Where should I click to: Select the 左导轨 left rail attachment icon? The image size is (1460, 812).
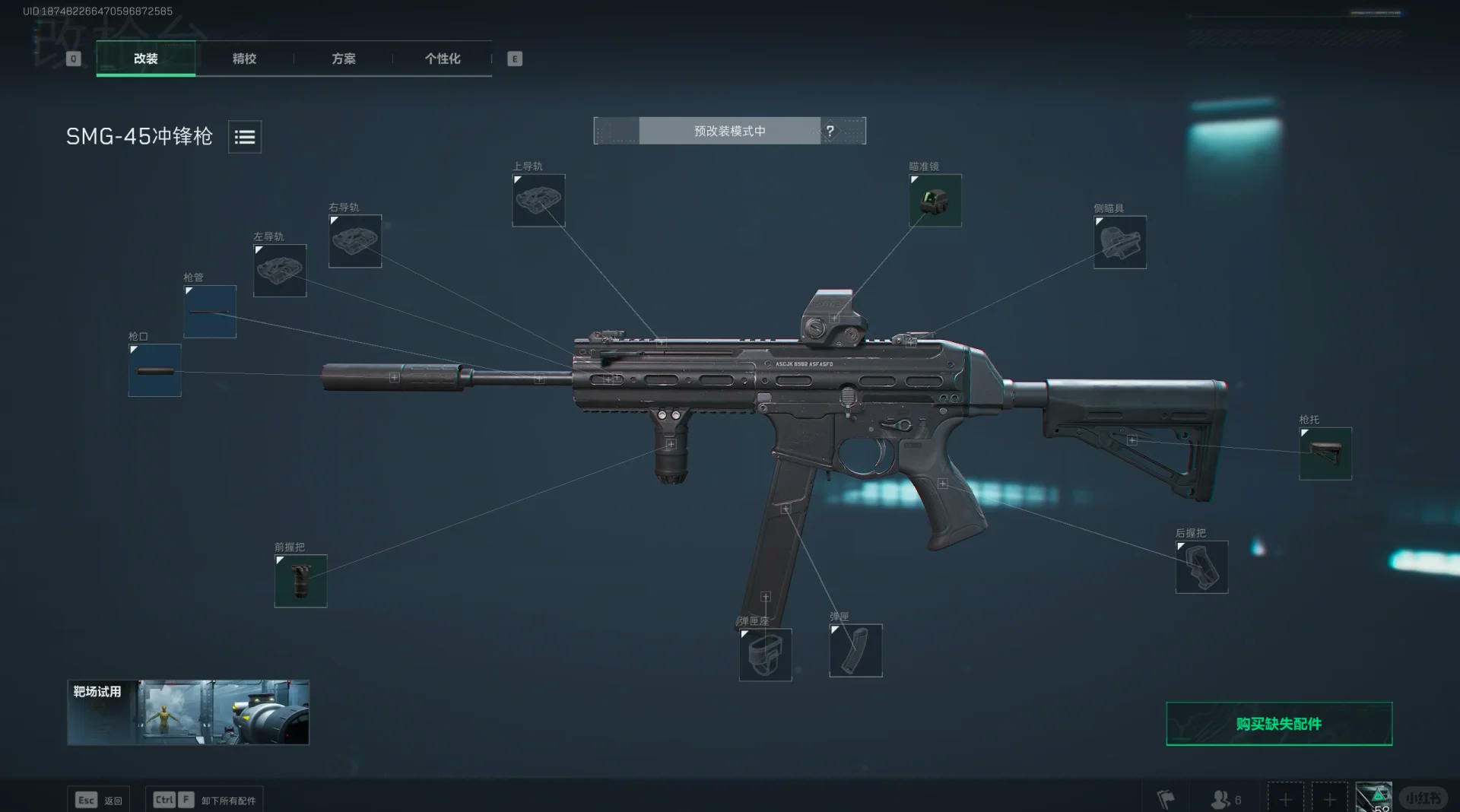(x=279, y=270)
